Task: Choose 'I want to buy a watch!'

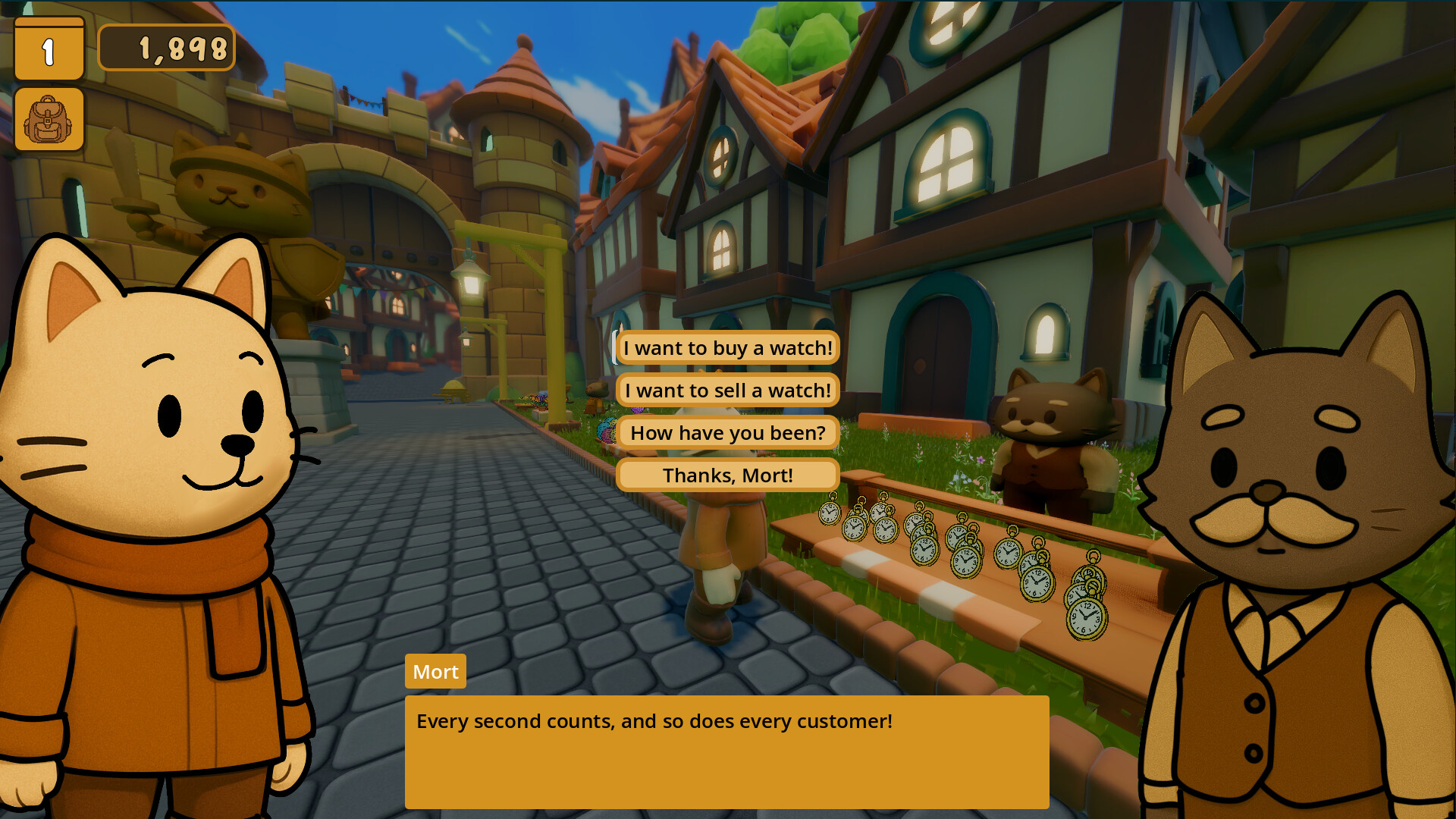Action: point(727,348)
